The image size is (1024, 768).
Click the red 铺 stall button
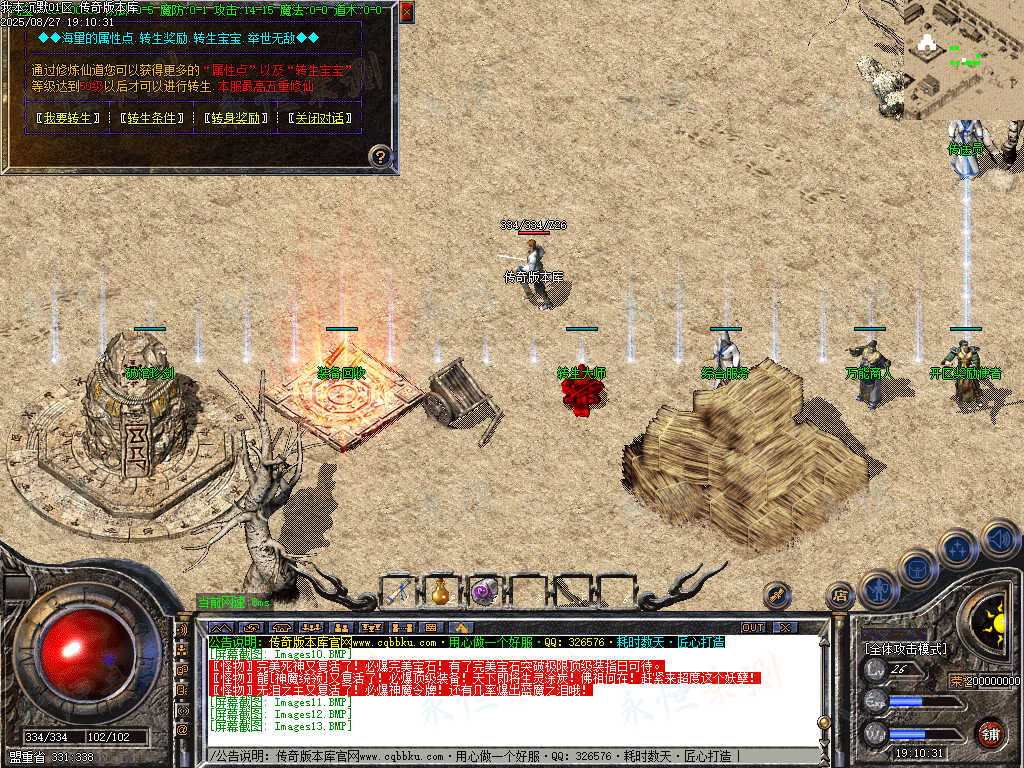click(x=991, y=733)
